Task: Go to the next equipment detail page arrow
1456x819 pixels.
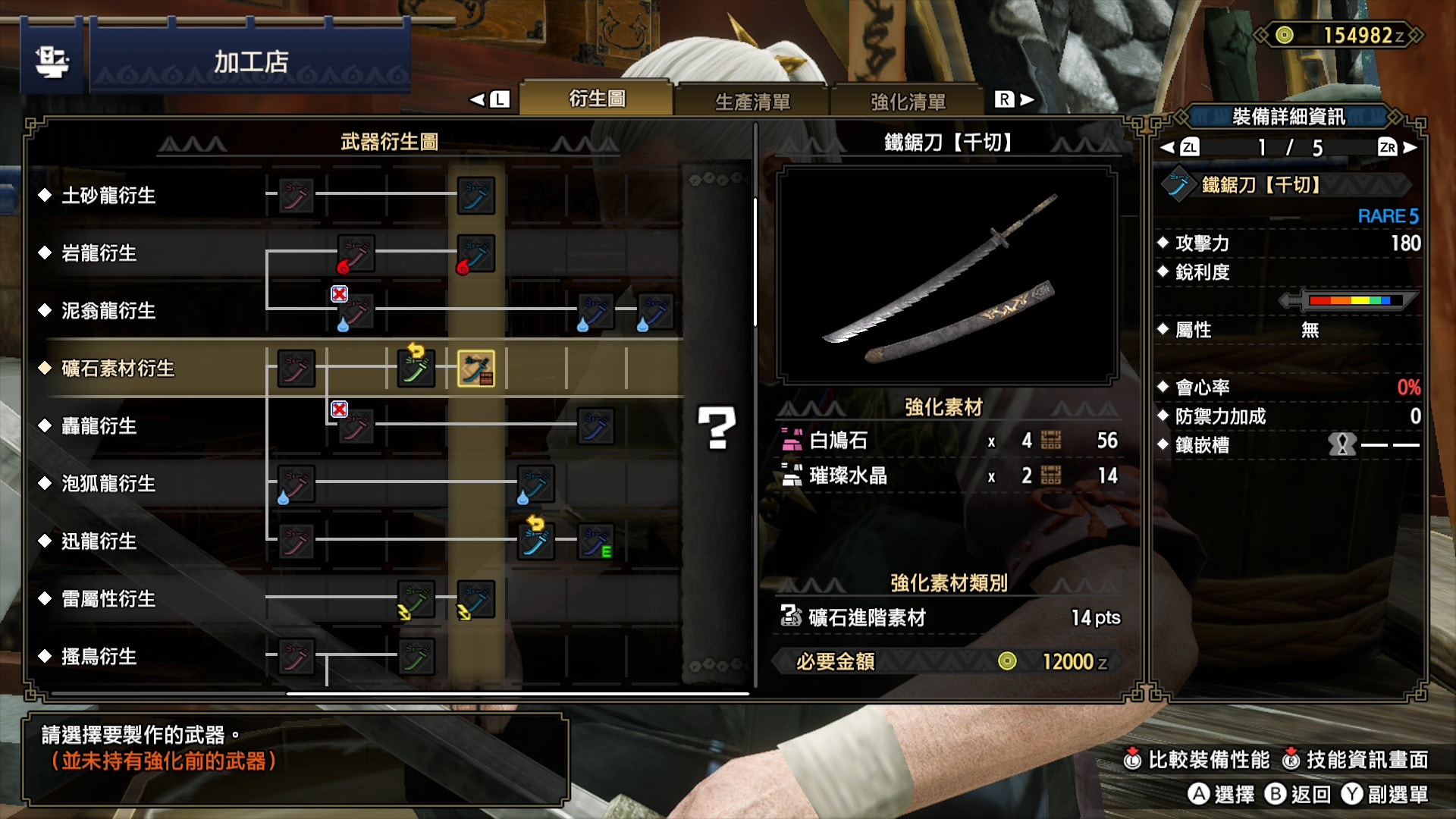Action: pyautogui.click(x=1409, y=148)
